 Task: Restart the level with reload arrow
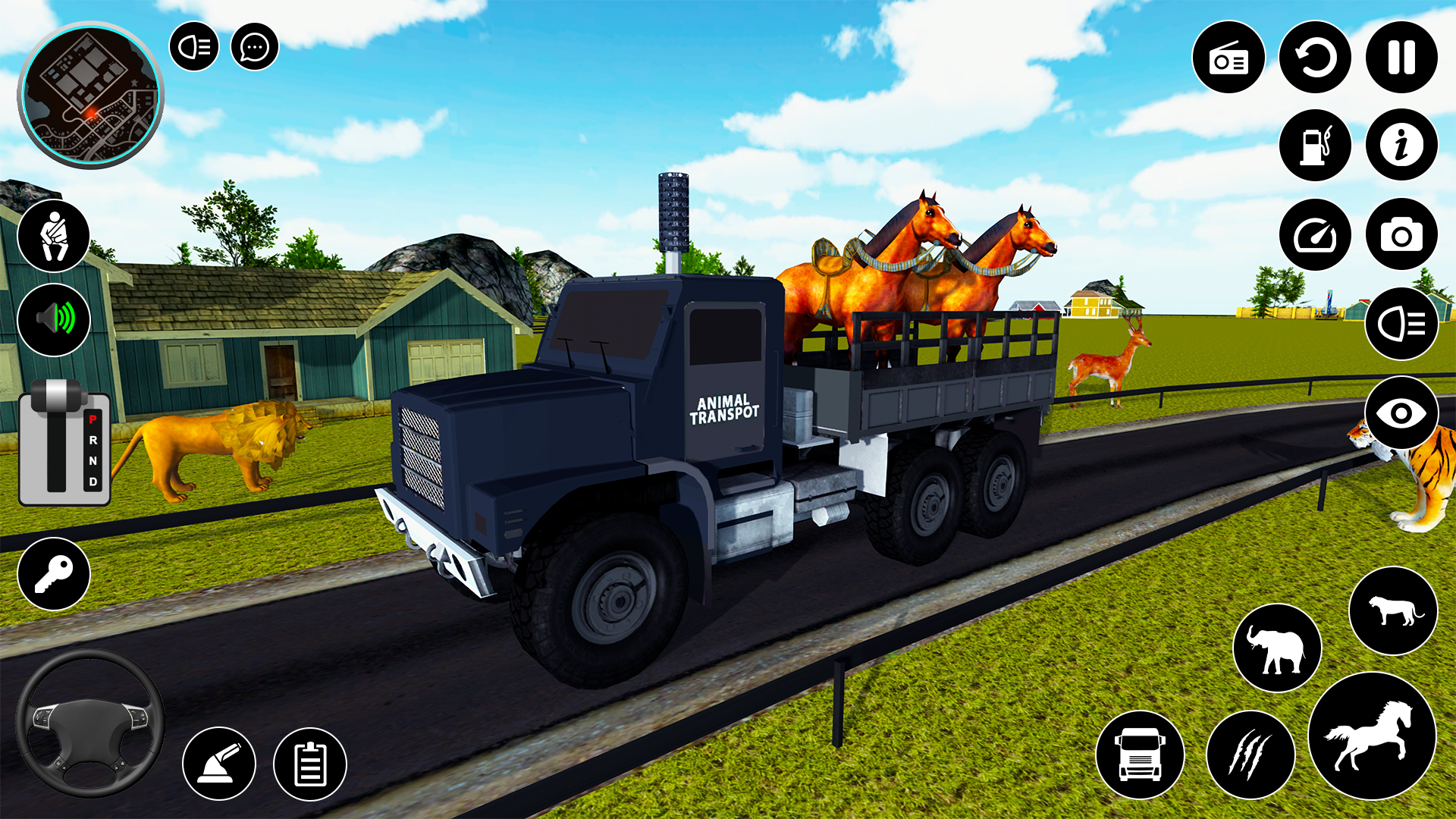(x=1315, y=58)
